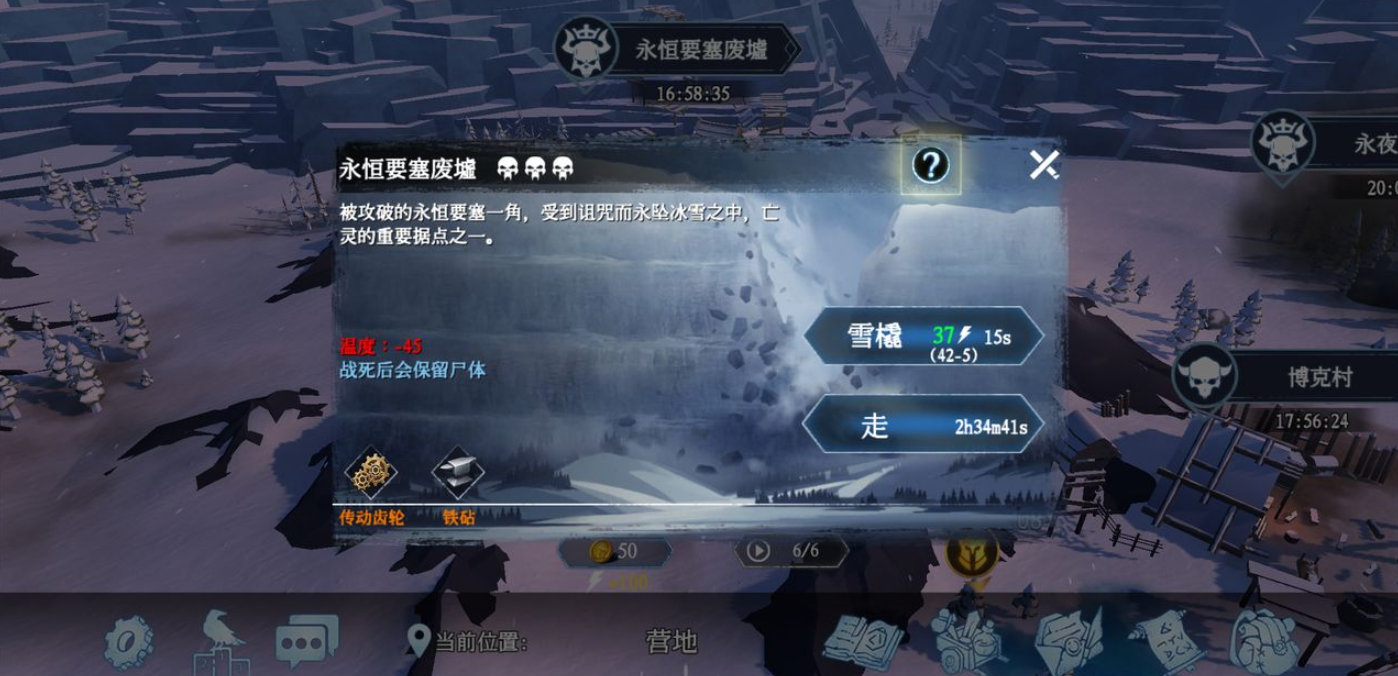The height and width of the screenshot is (676, 1398).
Task: Close the location info panel
Action: (1044, 165)
